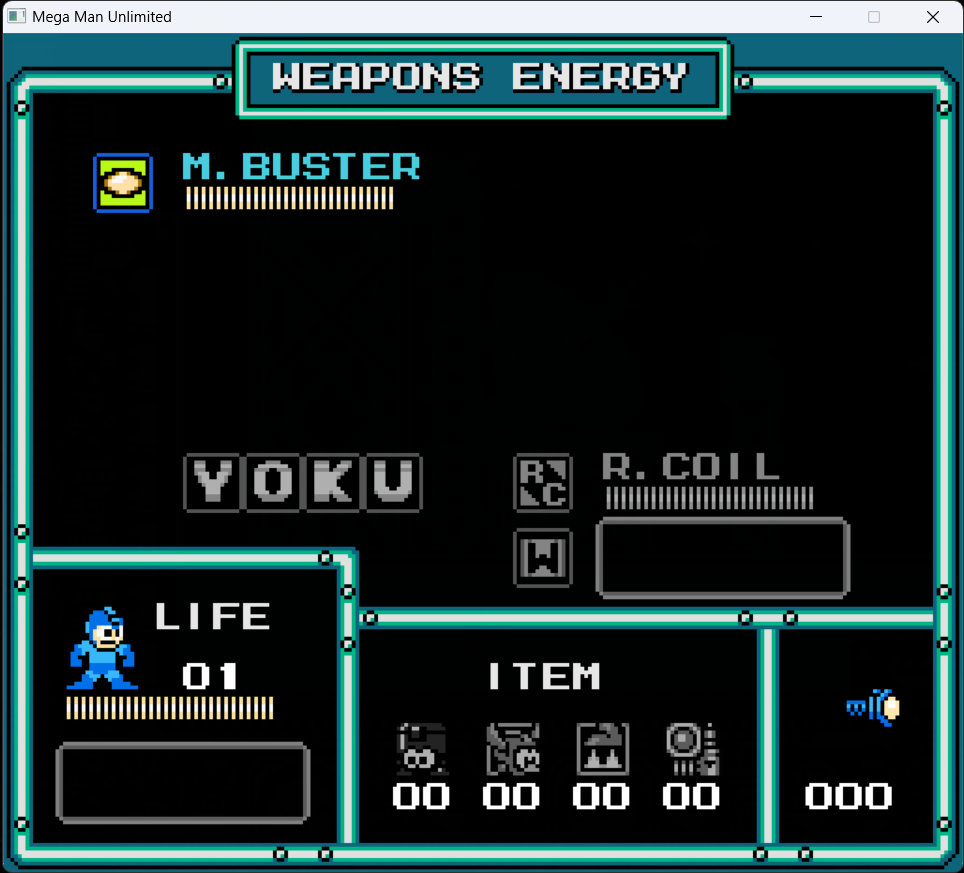Choose the spike protection item icon
Image resolution: width=964 pixels, height=873 pixels.
602,749
